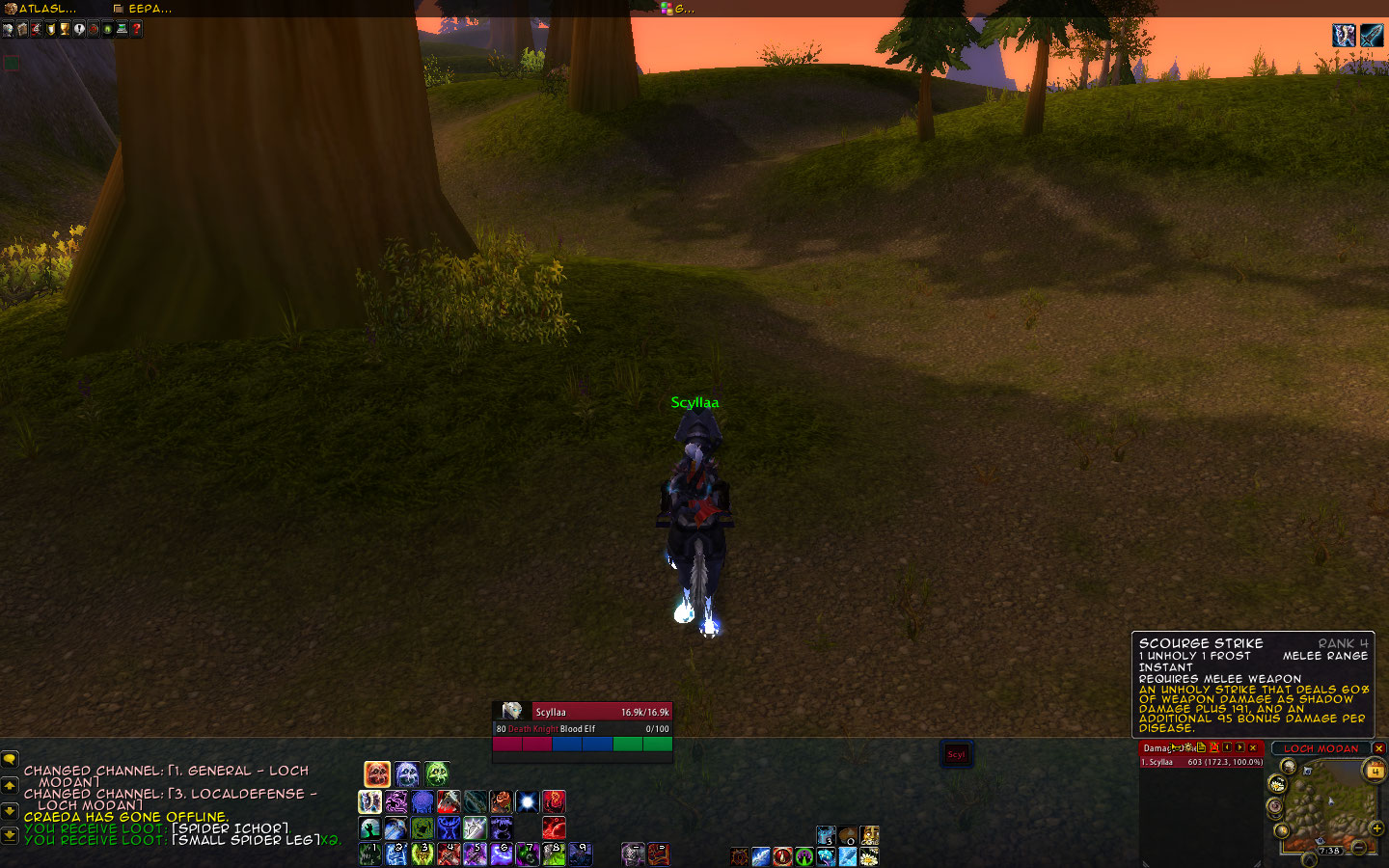
Task: Zoom out on the minimap
Action: (1358, 847)
